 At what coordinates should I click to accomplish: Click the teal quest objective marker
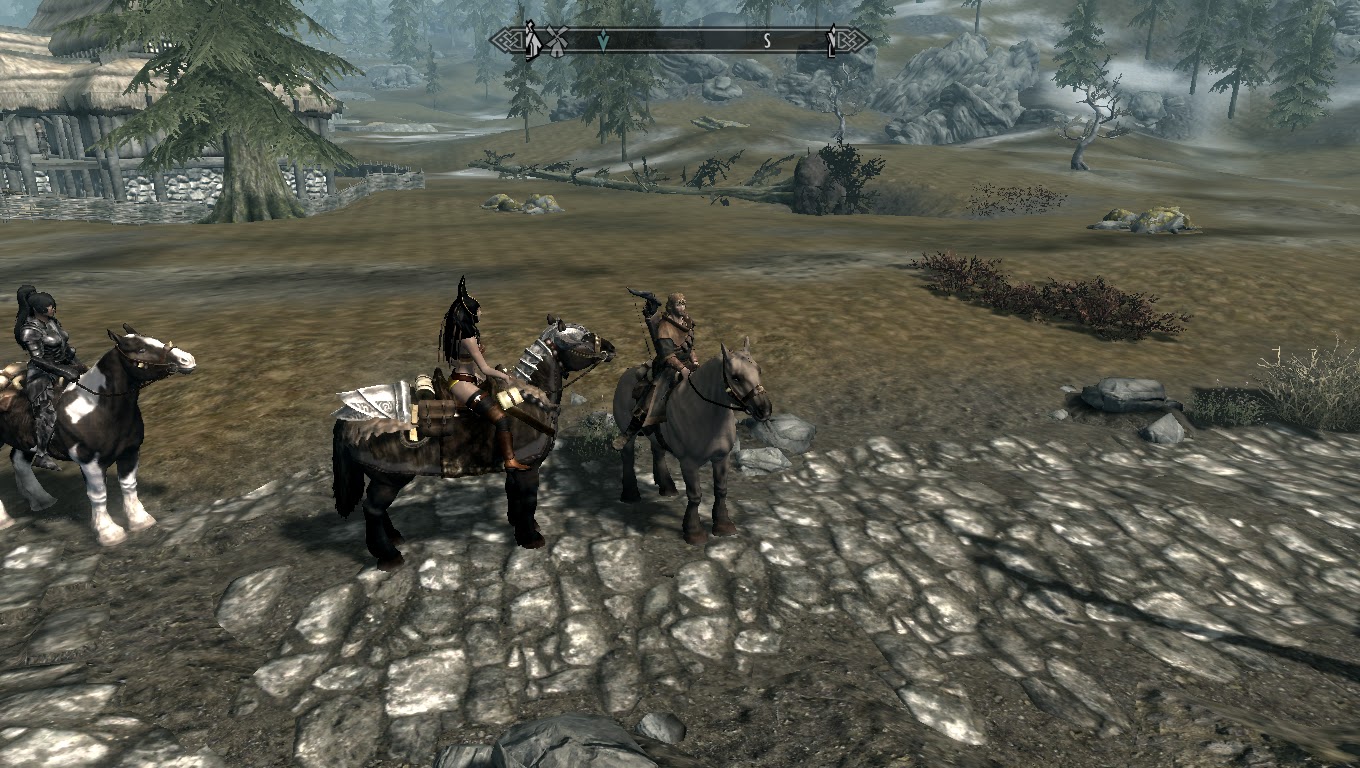click(x=603, y=38)
